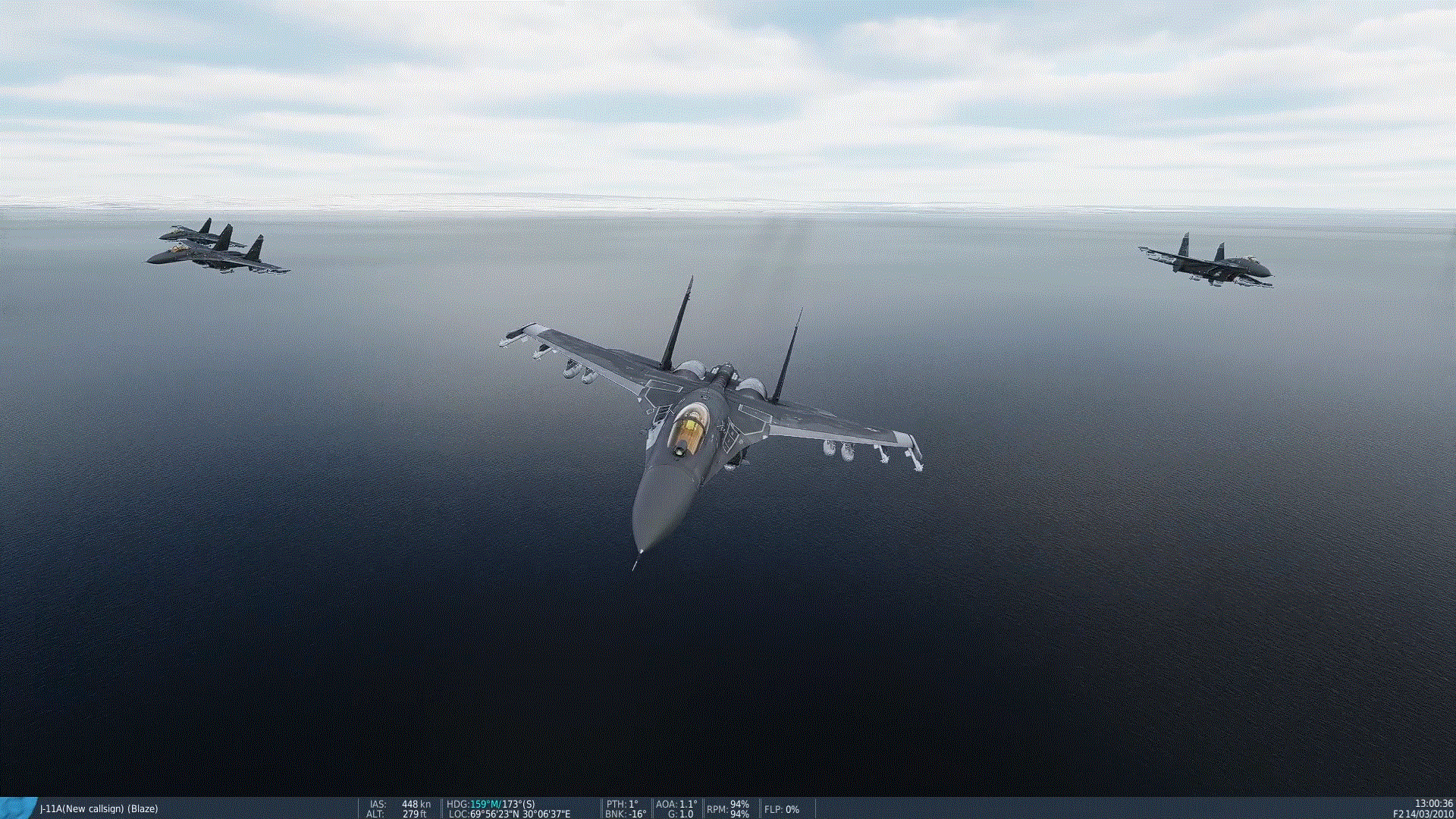
Task: Click the RPM 94% engine indicator
Action: point(726,809)
